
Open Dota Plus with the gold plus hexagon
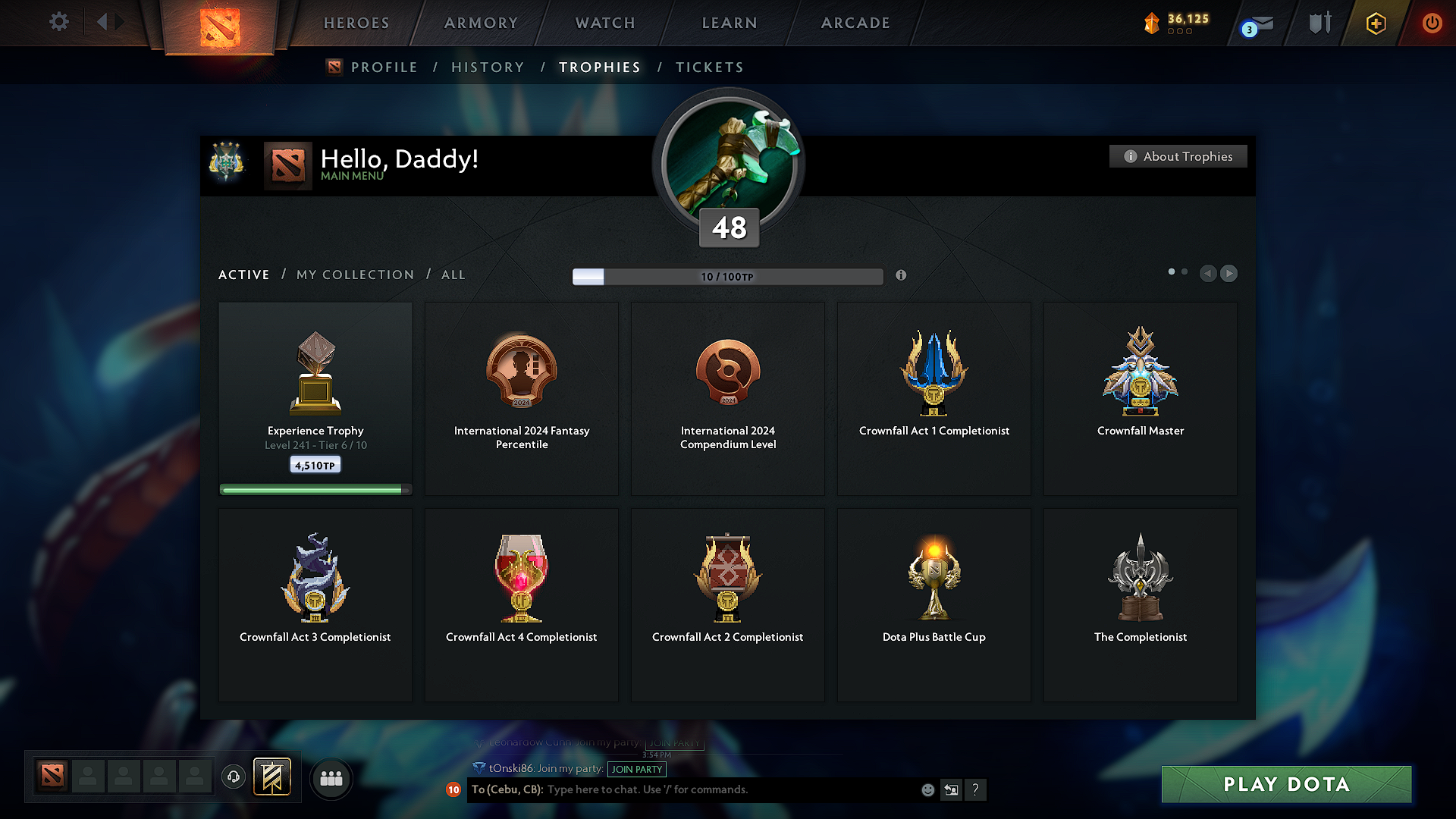[x=1375, y=23]
